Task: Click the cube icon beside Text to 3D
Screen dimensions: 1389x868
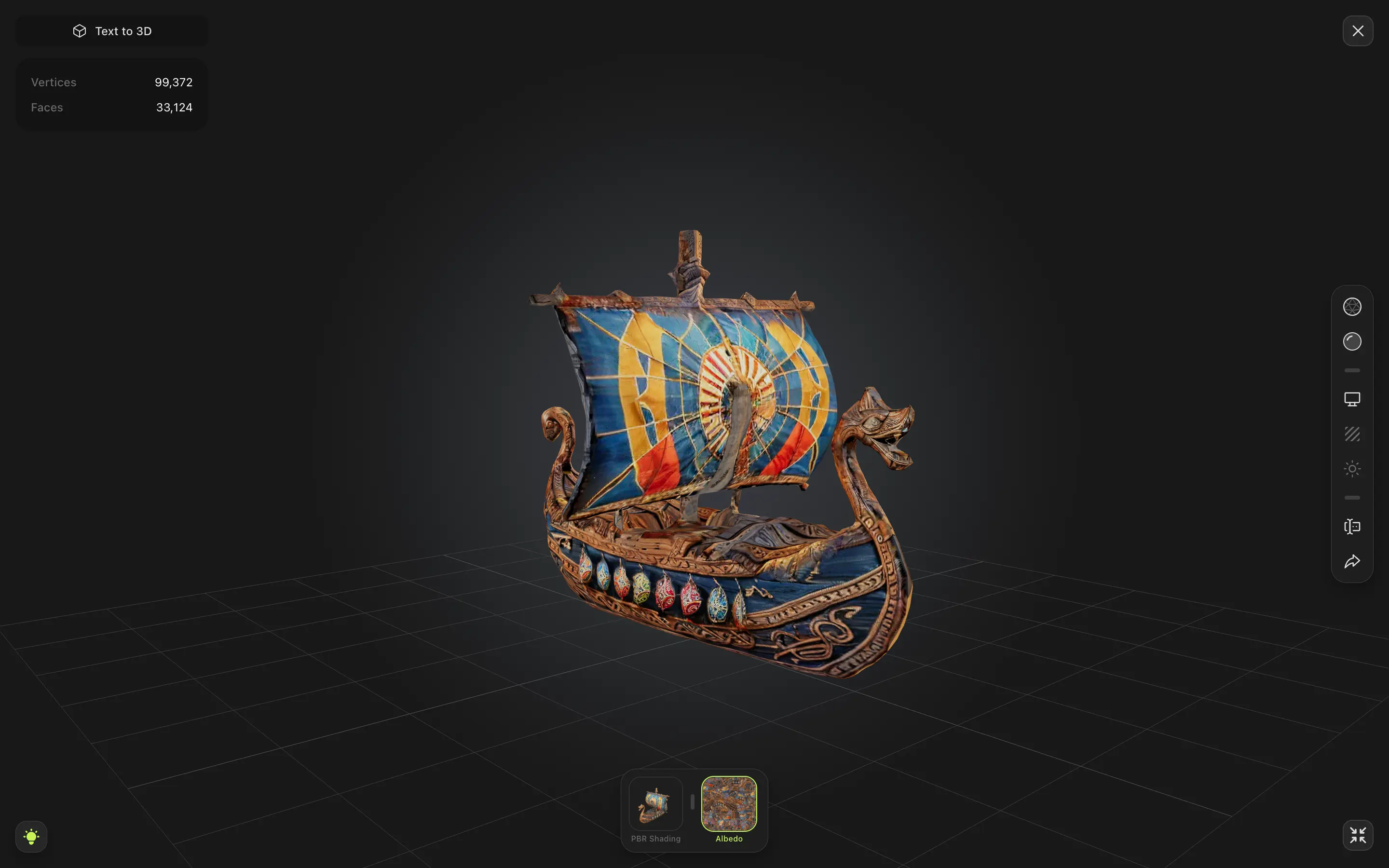Action: point(79,30)
